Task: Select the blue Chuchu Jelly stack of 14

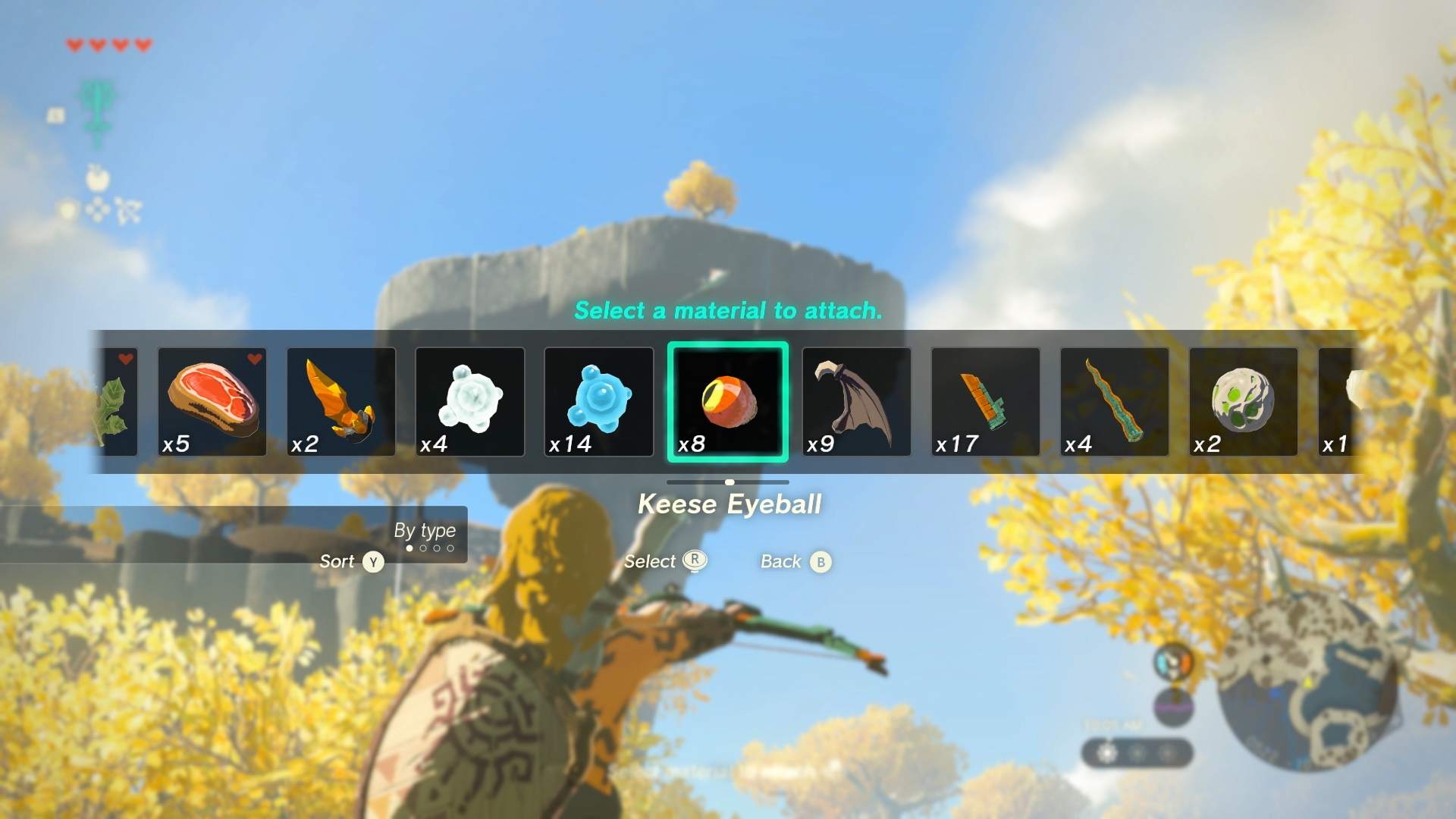Action: click(x=599, y=400)
